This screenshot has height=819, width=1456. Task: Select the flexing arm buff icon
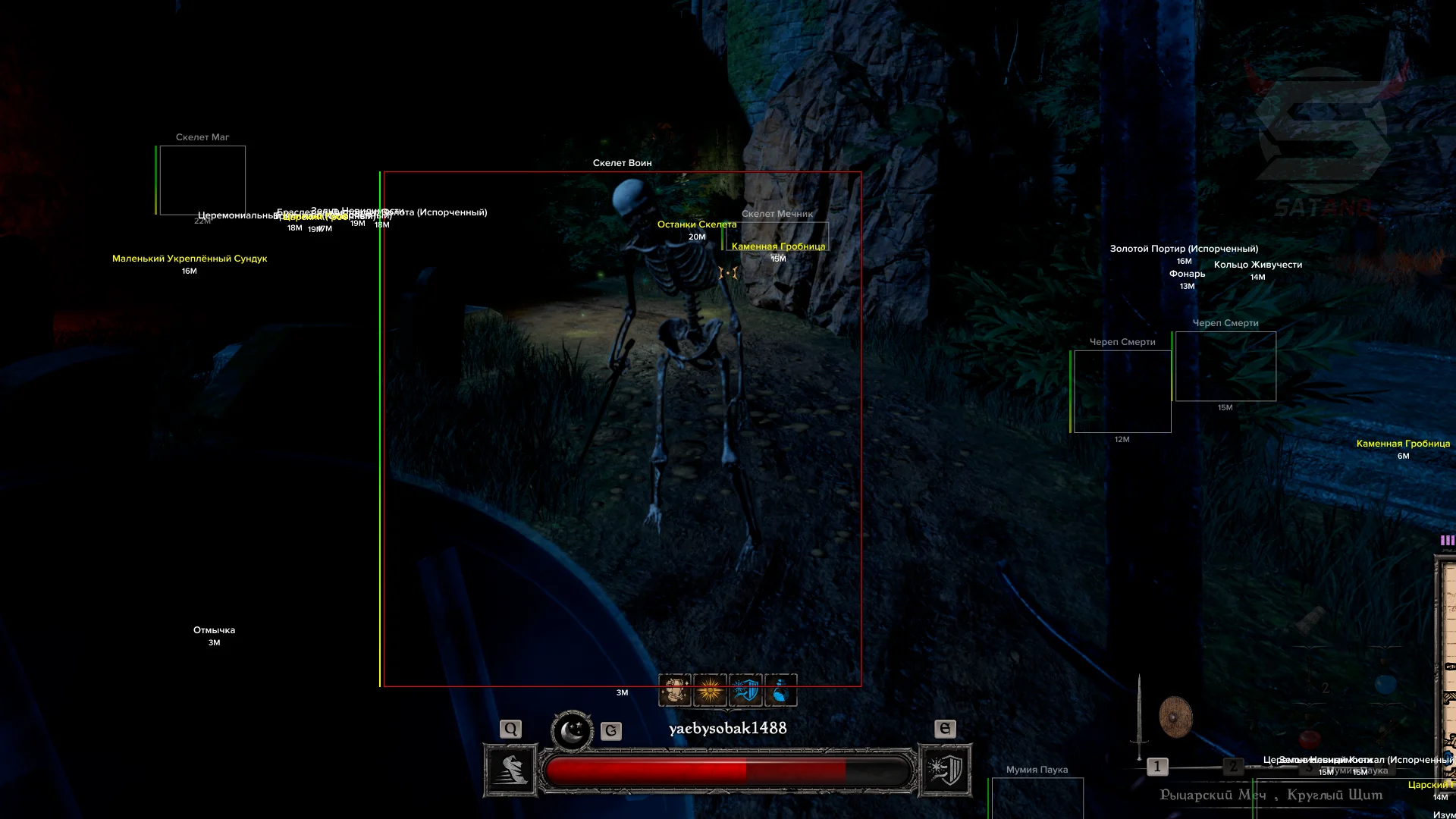click(x=674, y=690)
